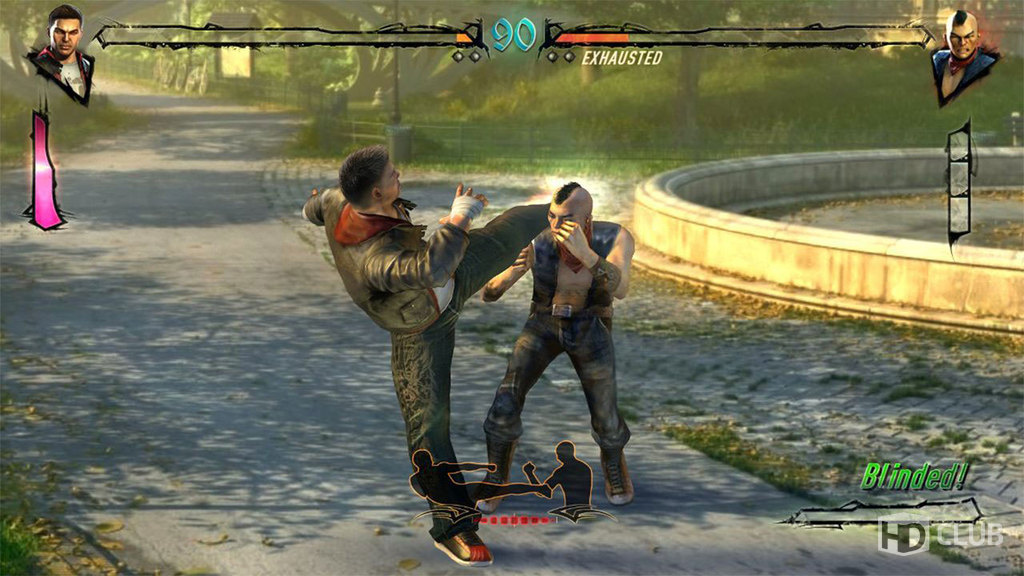Screen dimensions: 1024x576
Task: Open the HD Club watermark logo
Action: coord(938,535)
